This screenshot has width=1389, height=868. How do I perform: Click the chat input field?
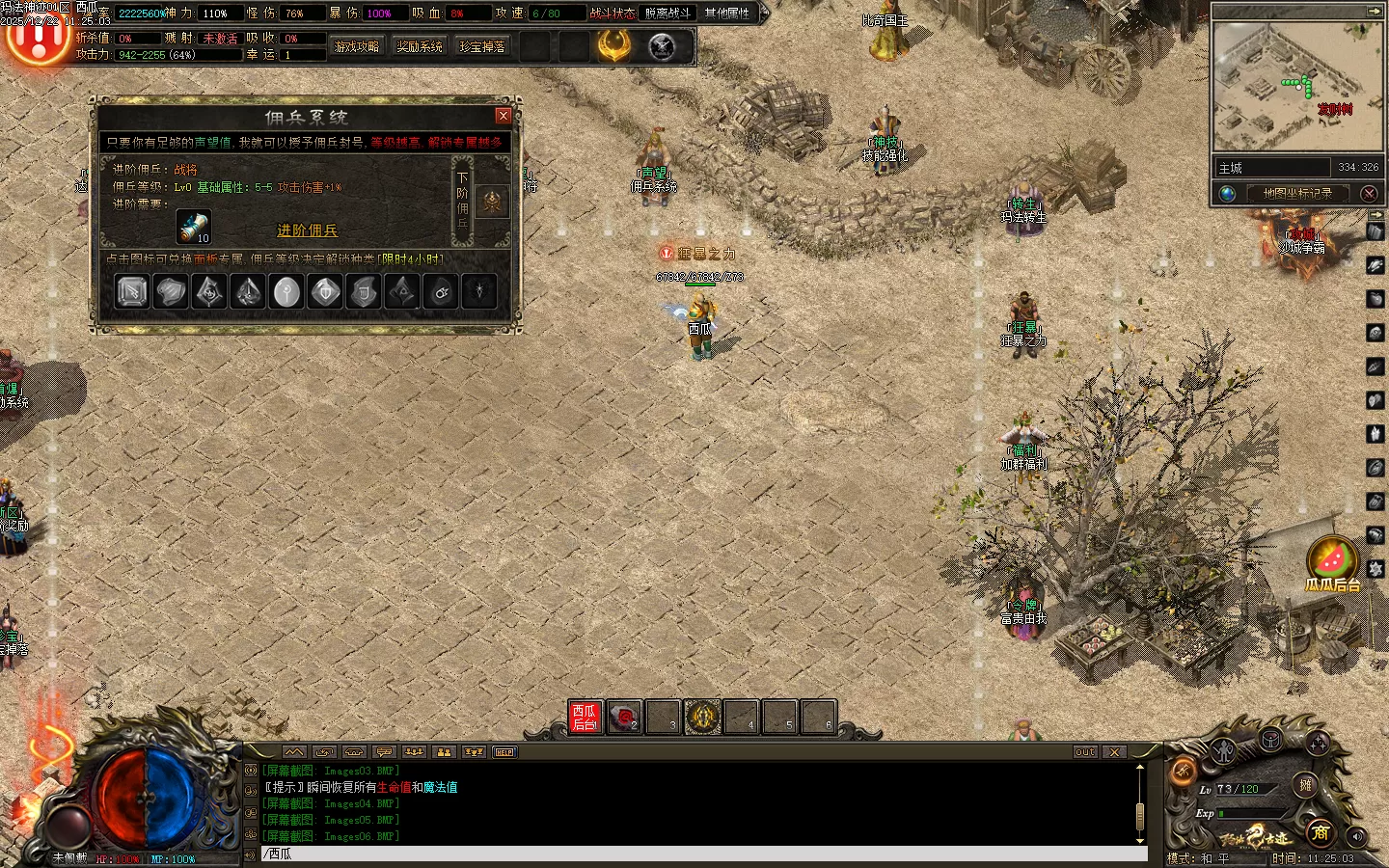[704, 854]
